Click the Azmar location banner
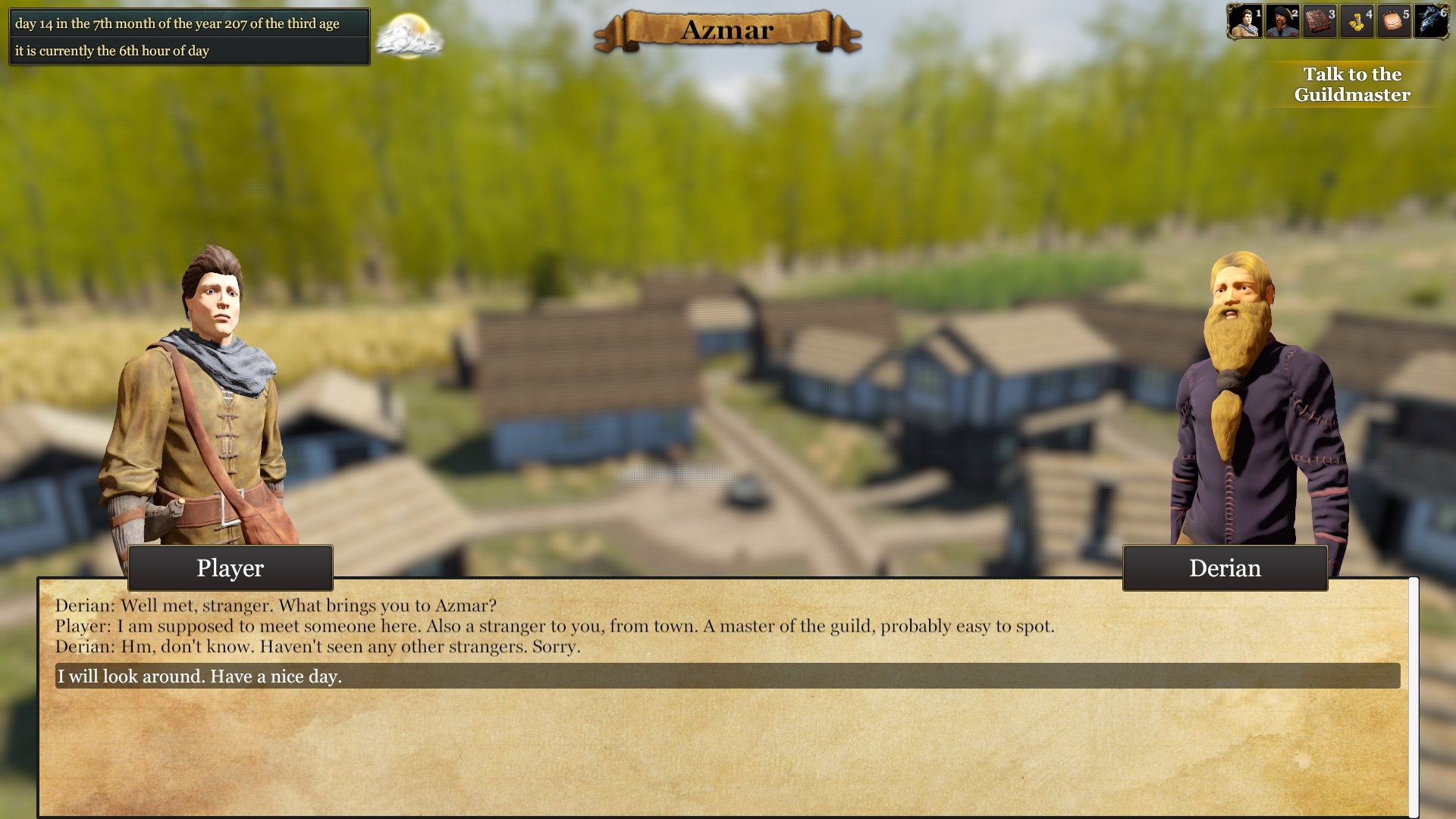 pyautogui.click(x=727, y=31)
